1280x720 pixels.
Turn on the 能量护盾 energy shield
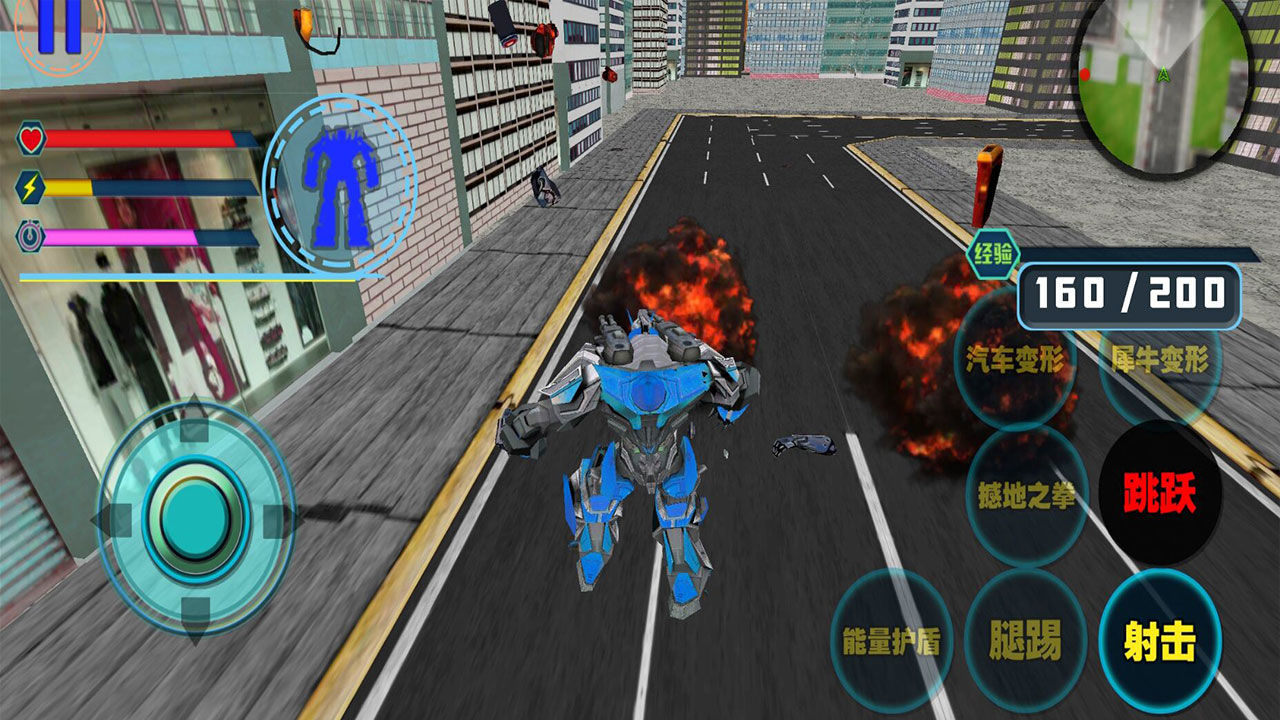[891, 641]
